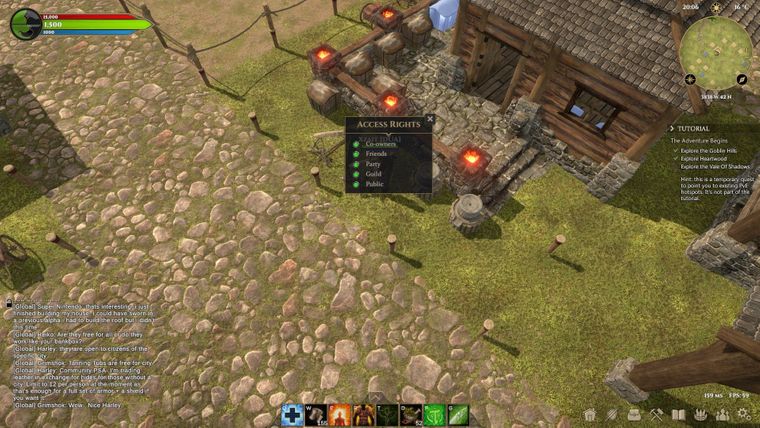Open the gear settings icon
Image resolution: width=760 pixels, height=428 pixels.
[744, 414]
